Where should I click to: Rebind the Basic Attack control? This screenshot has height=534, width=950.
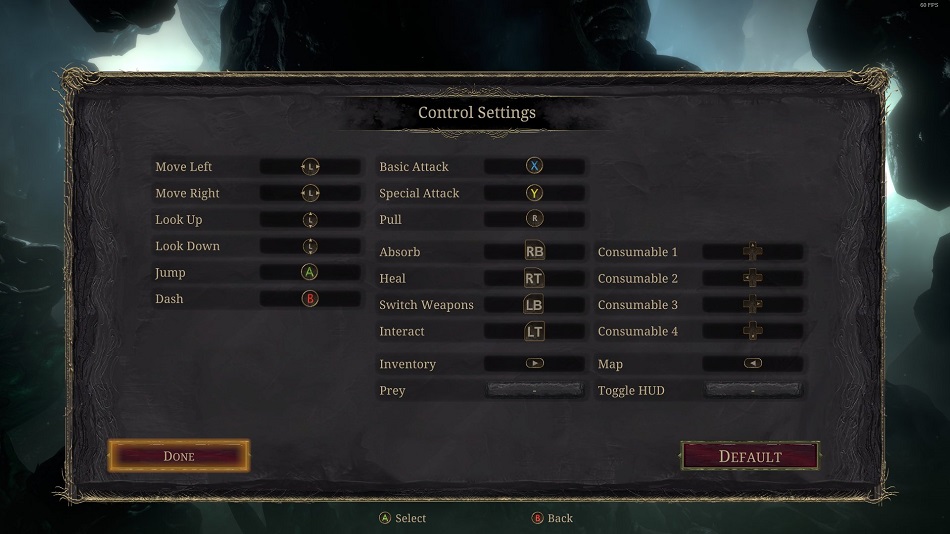pos(534,167)
